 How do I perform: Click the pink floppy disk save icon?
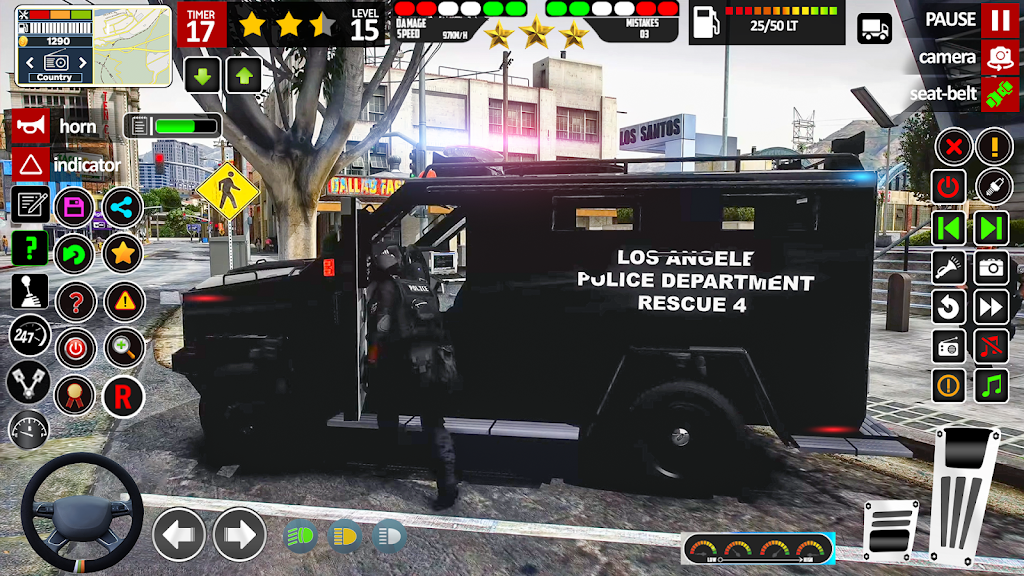(x=74, y=207)
